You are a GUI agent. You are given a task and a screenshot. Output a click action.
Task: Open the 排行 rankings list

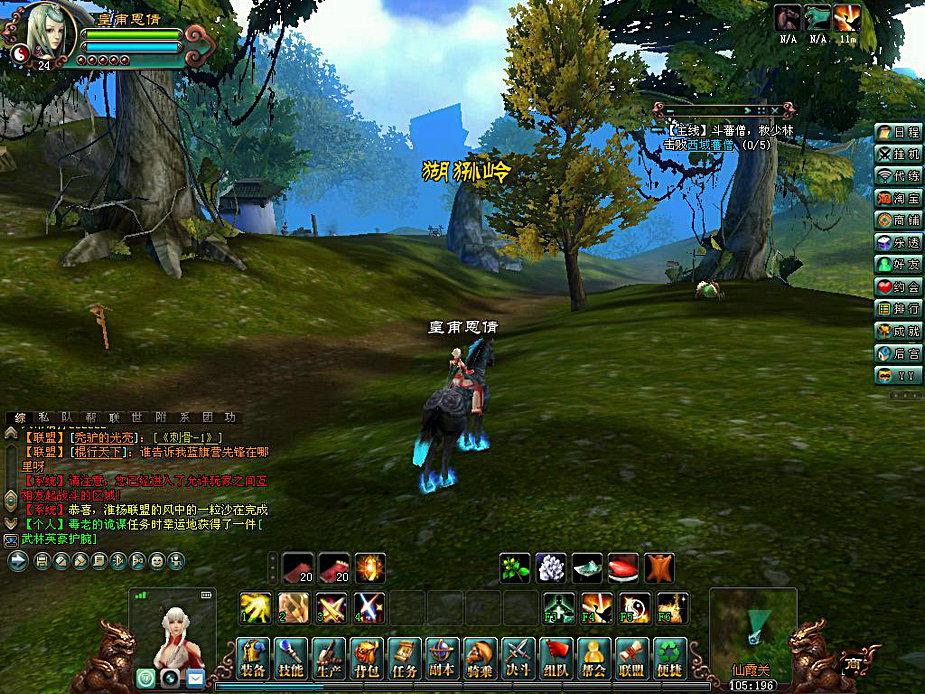(x=897, y=308)
